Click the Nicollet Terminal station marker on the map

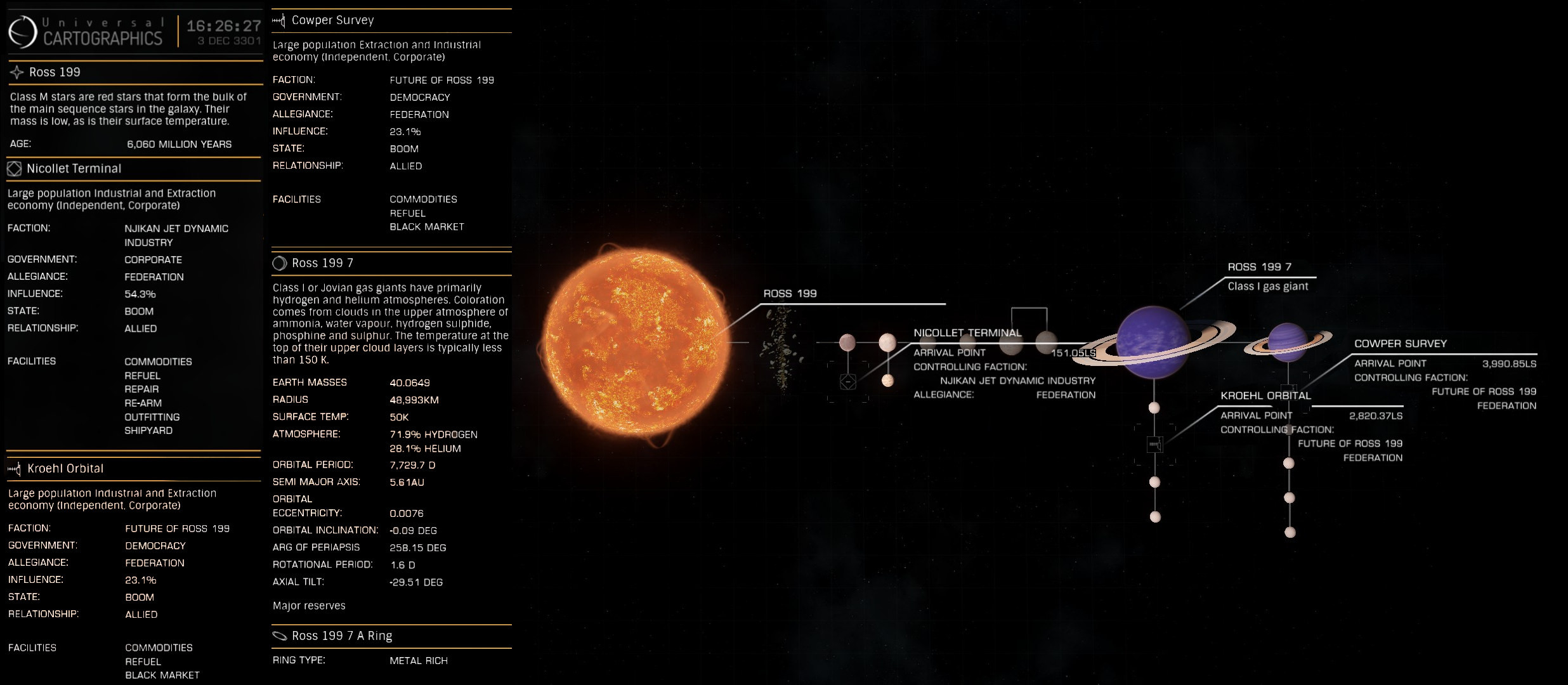tap(848, 382)
